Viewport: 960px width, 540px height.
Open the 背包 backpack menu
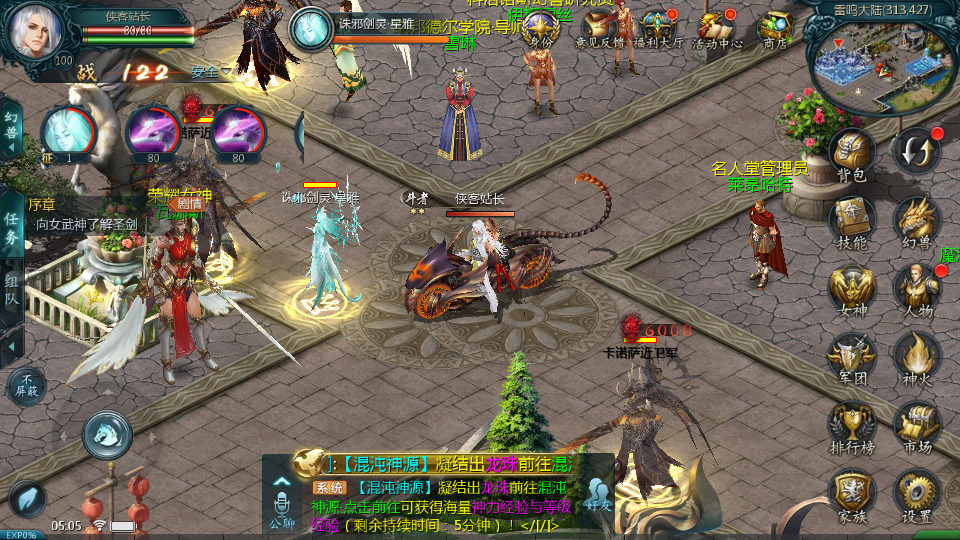point(851,155)
